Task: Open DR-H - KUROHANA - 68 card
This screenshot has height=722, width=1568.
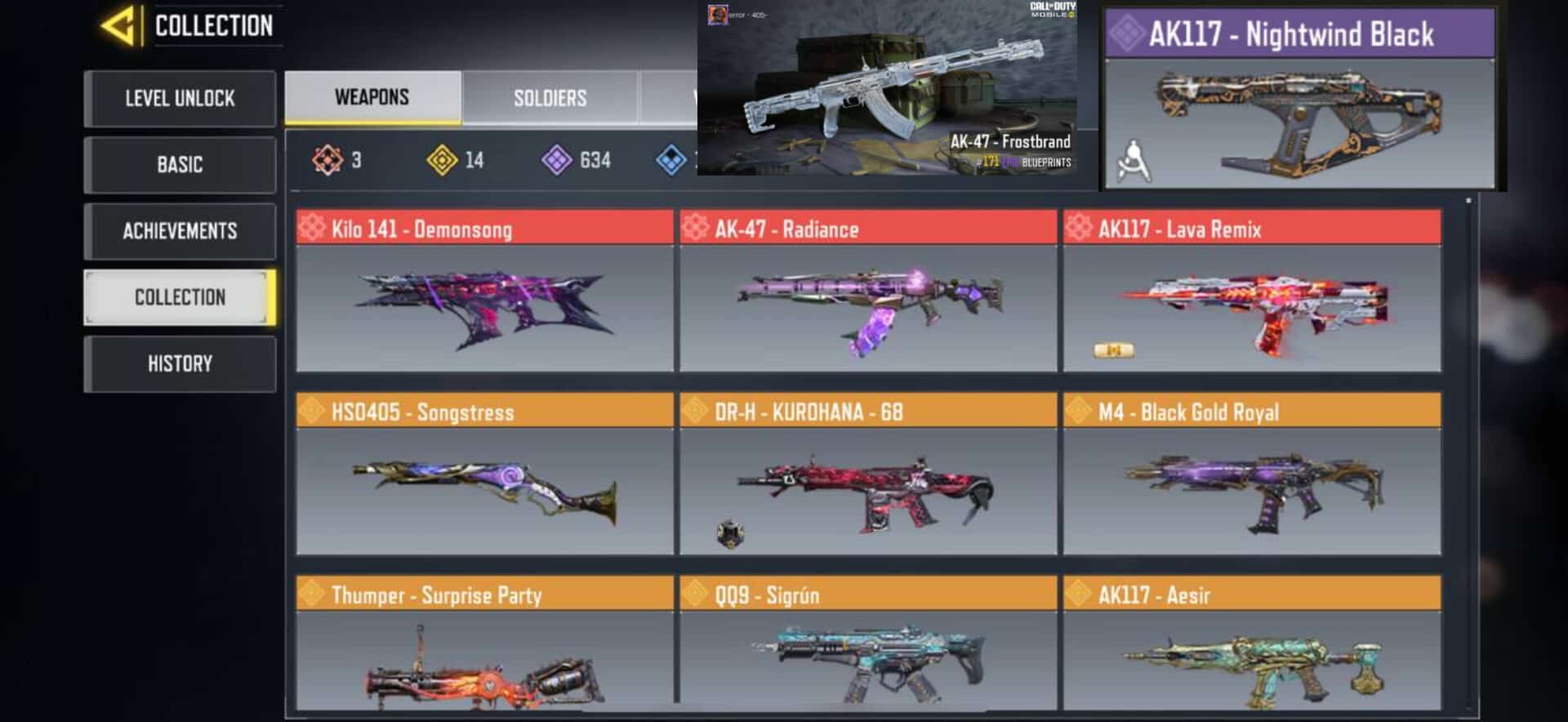Action: [x=868, y=475]
